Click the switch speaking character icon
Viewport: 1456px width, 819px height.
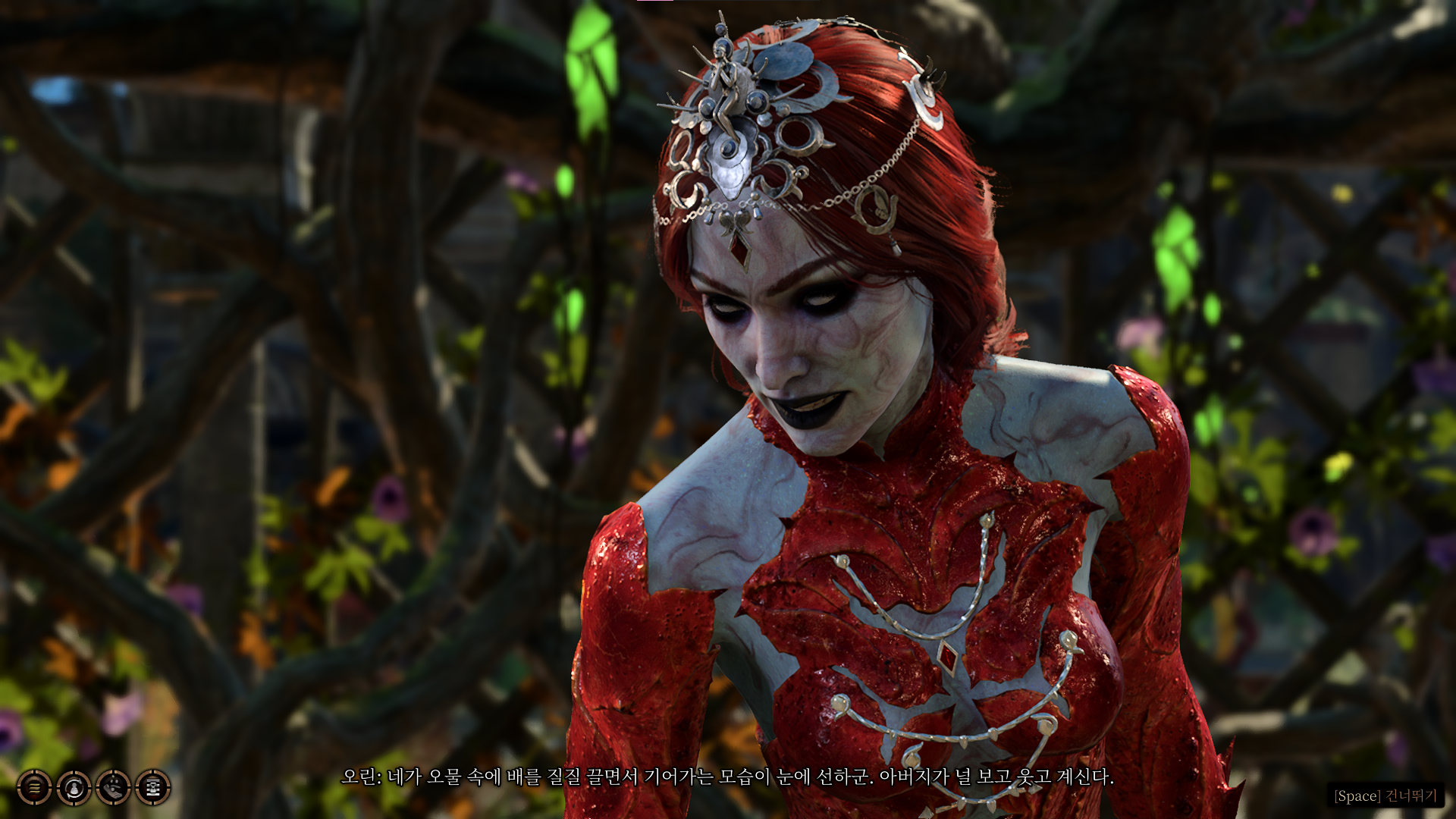click(x=74, y=787)
